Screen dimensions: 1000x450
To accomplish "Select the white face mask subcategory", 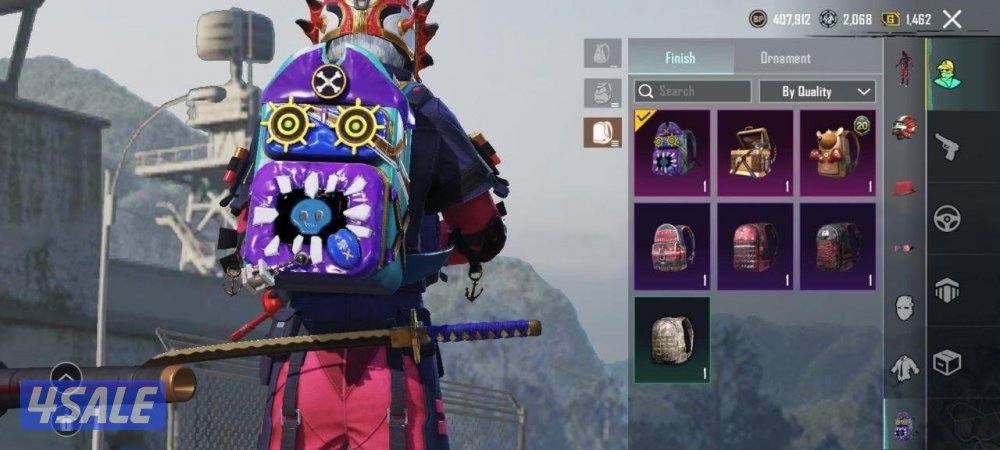I will [x=905, y=306].
